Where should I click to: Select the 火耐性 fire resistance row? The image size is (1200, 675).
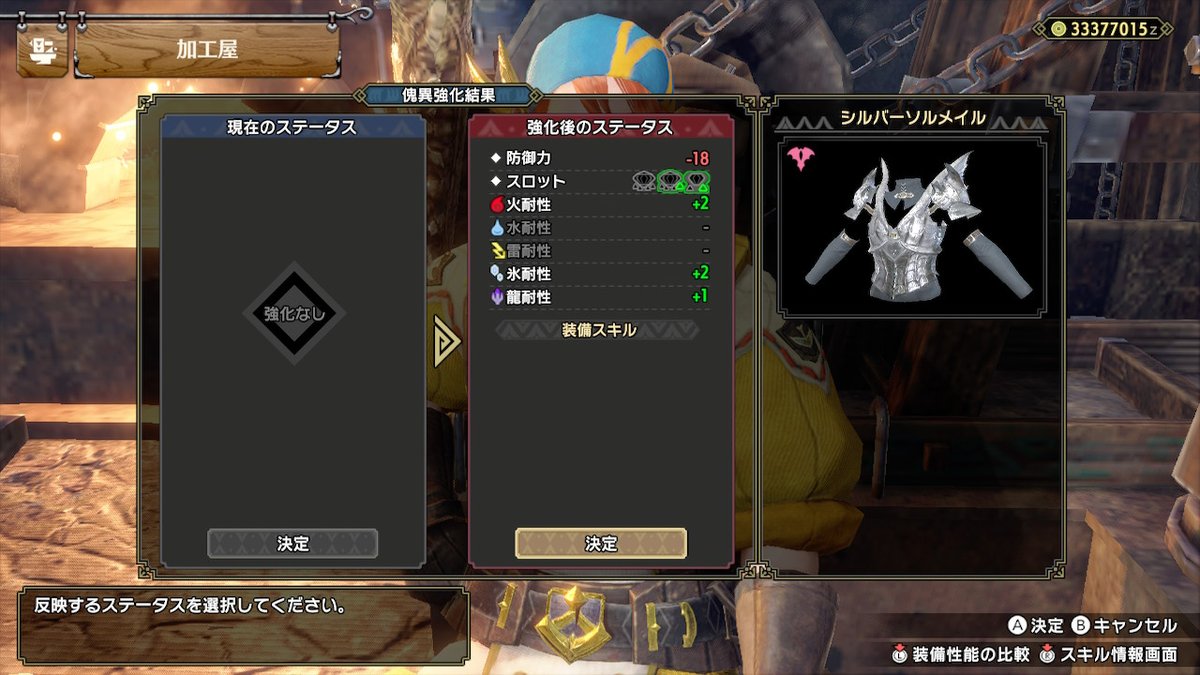(x=601, y=204)
